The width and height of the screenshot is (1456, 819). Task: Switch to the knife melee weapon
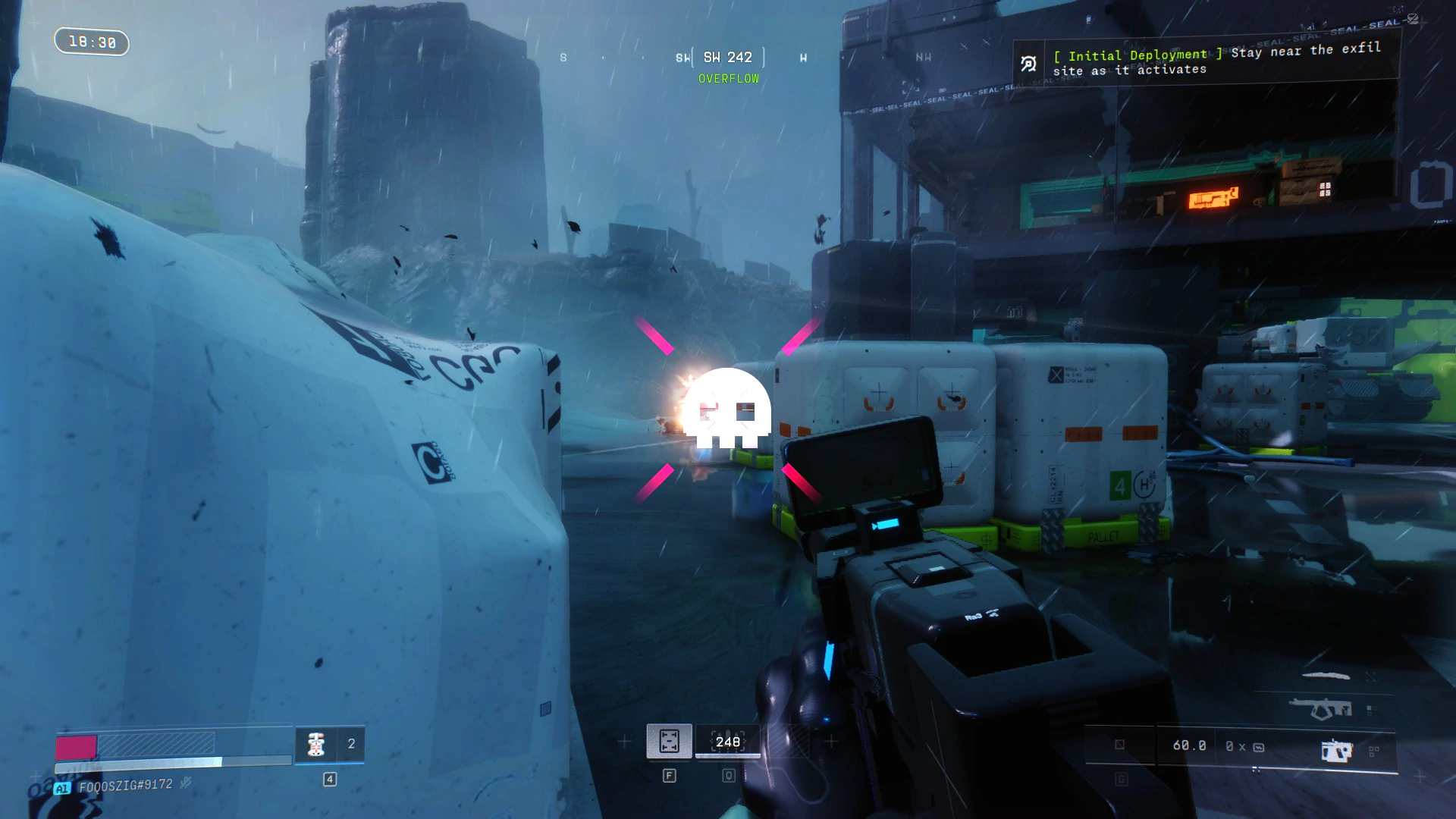coord(1326,675)
